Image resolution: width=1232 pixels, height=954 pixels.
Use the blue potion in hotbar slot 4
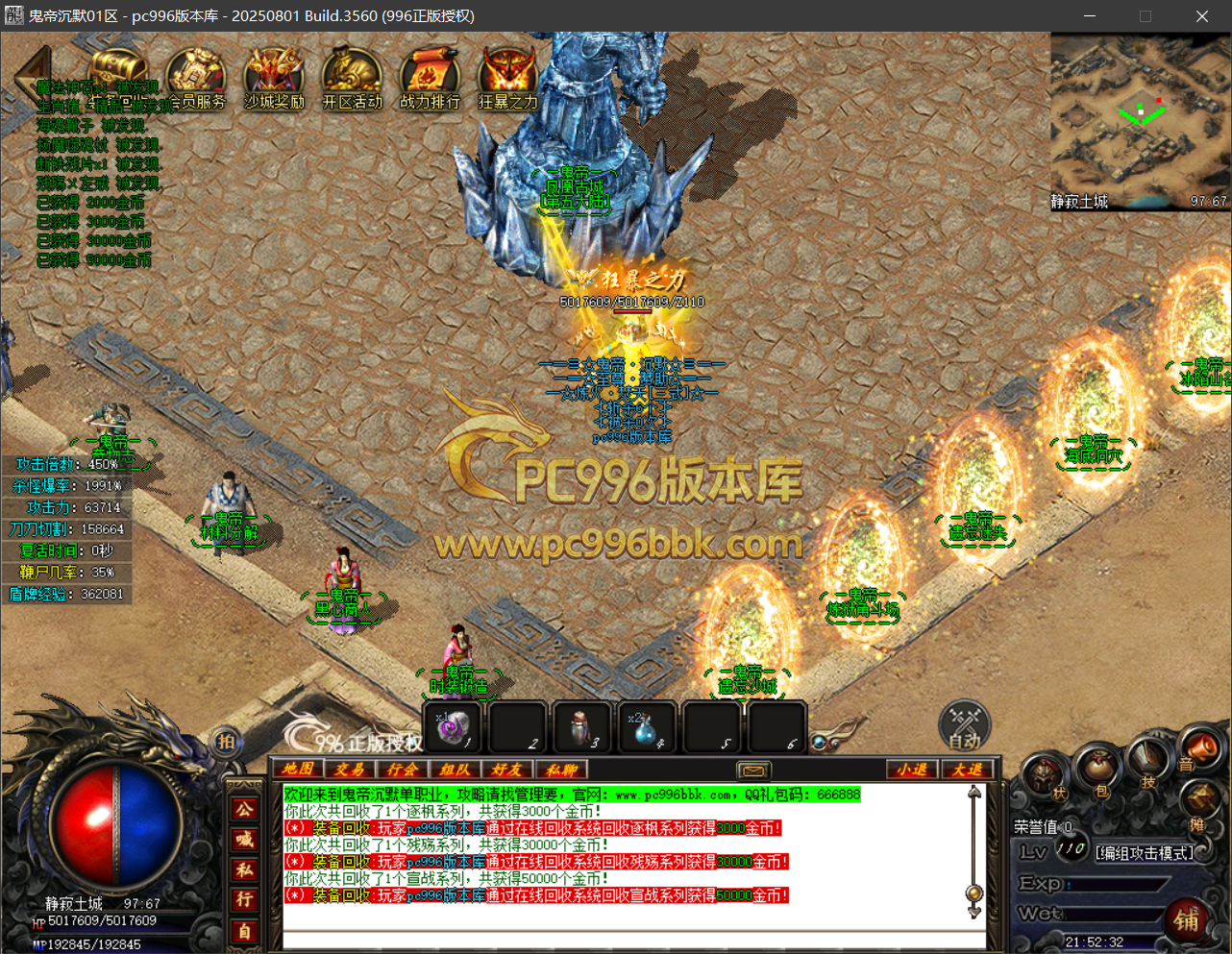coord(645,727)
